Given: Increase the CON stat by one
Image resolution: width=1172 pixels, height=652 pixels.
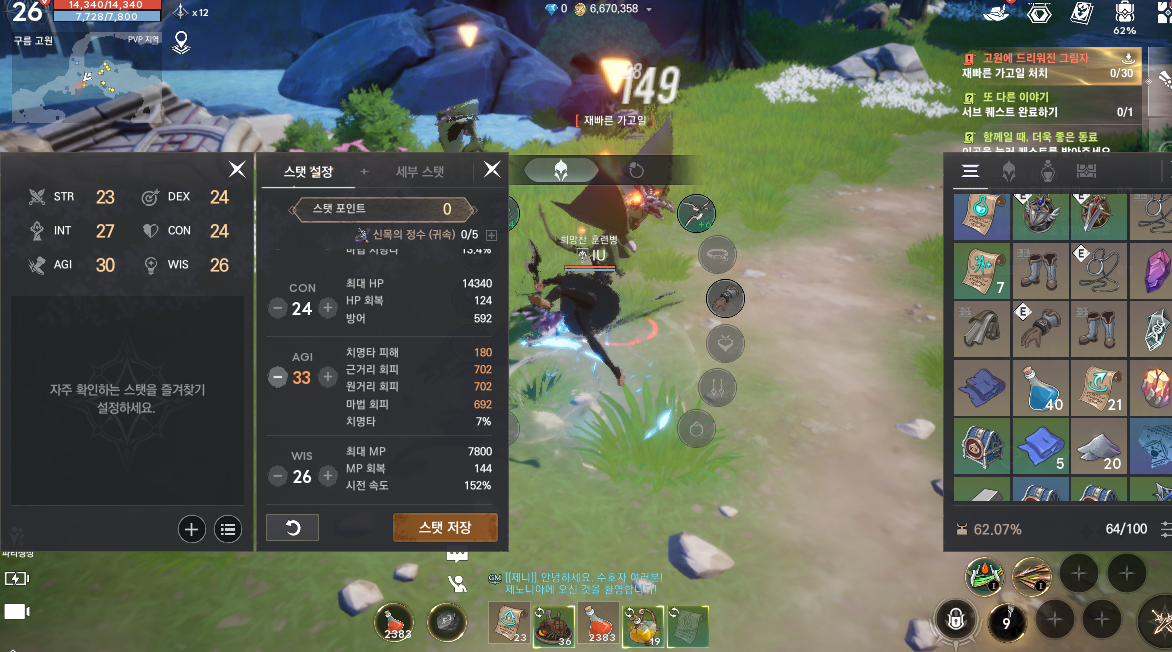Looking at the screenshot, I should point(327,308).
